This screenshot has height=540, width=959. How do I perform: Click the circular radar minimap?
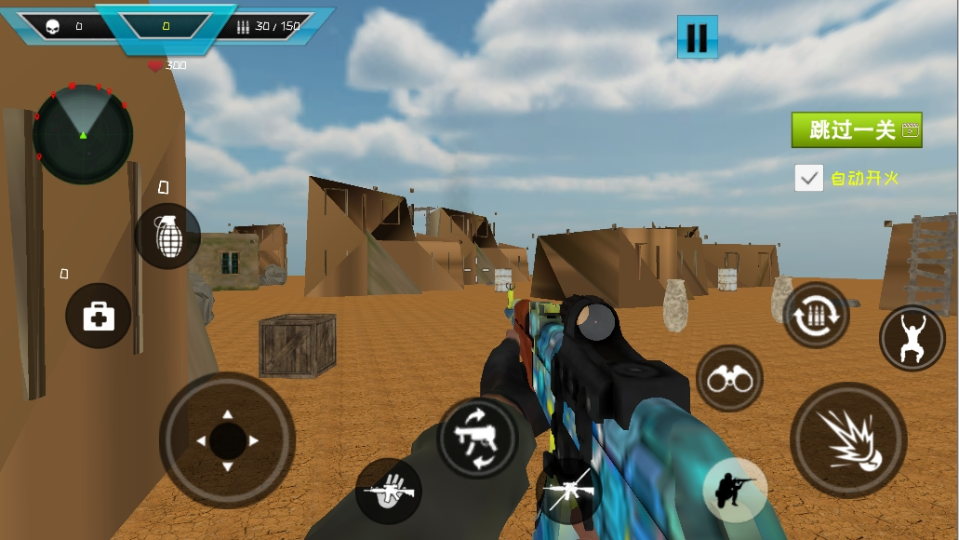pyautogui.click(x=83, y=134)
